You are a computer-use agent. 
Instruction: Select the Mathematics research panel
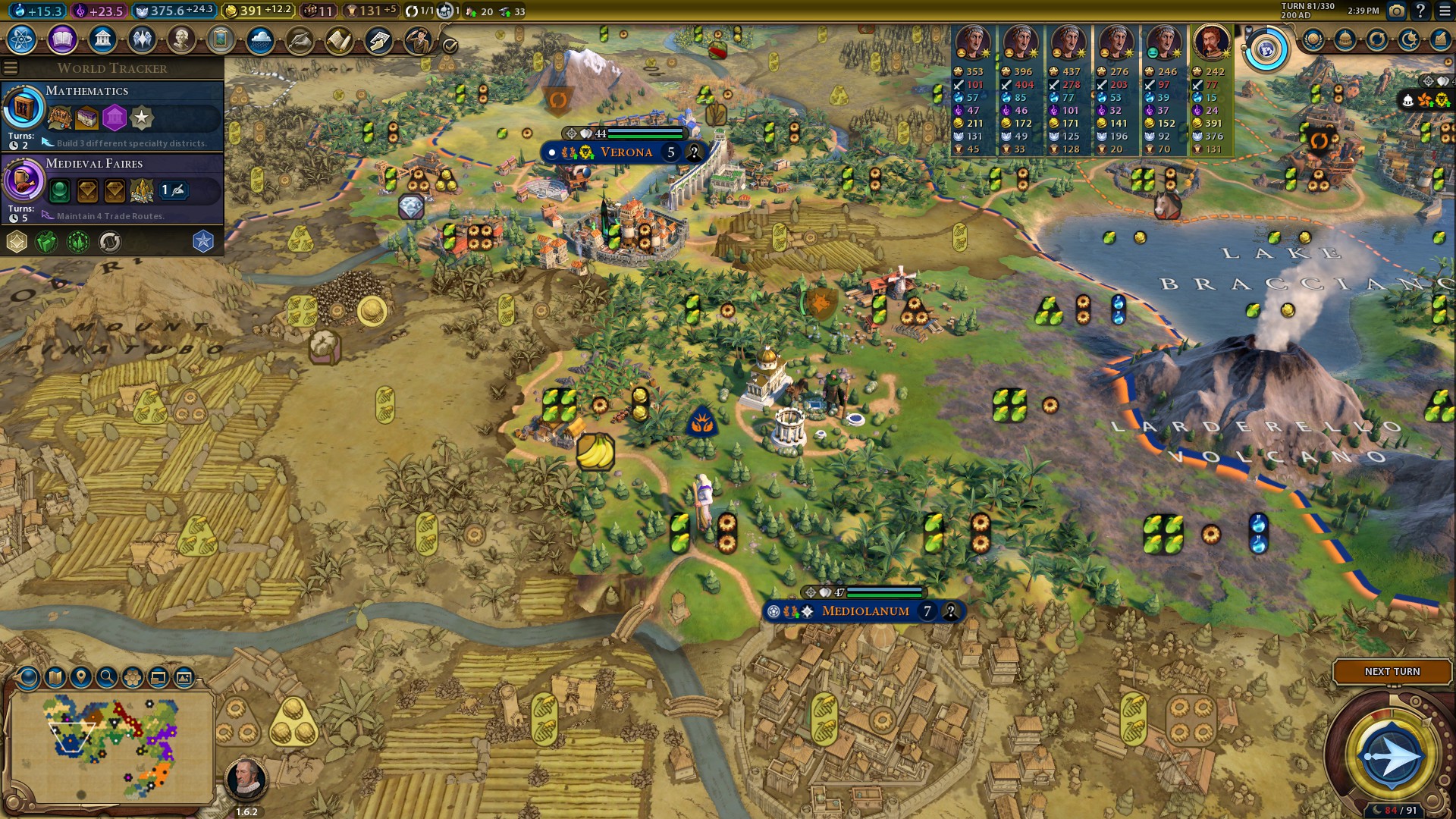click(x=112, y=115)
